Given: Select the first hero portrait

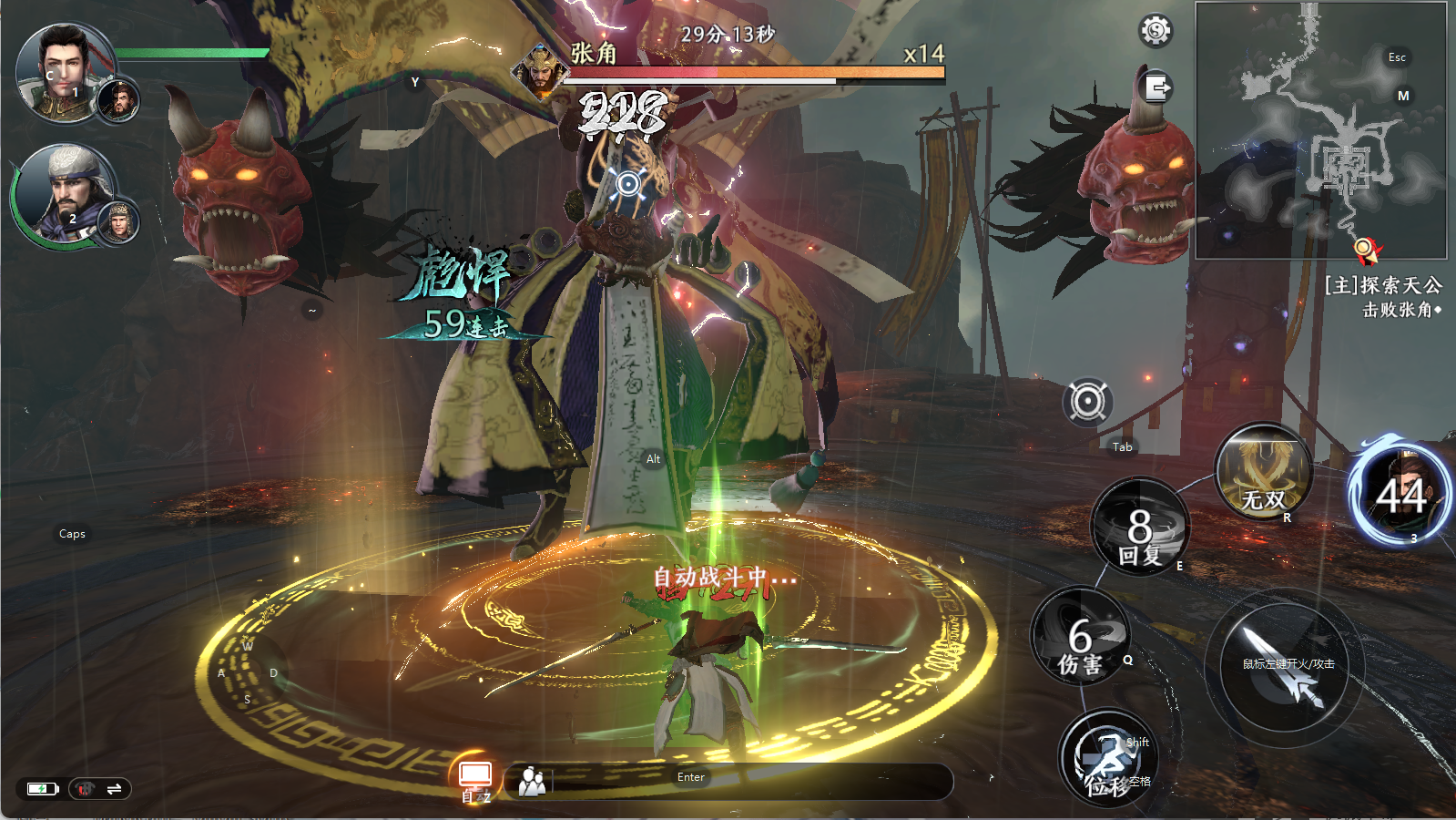Looking at the screenshot, I should (x=65, y=73).
